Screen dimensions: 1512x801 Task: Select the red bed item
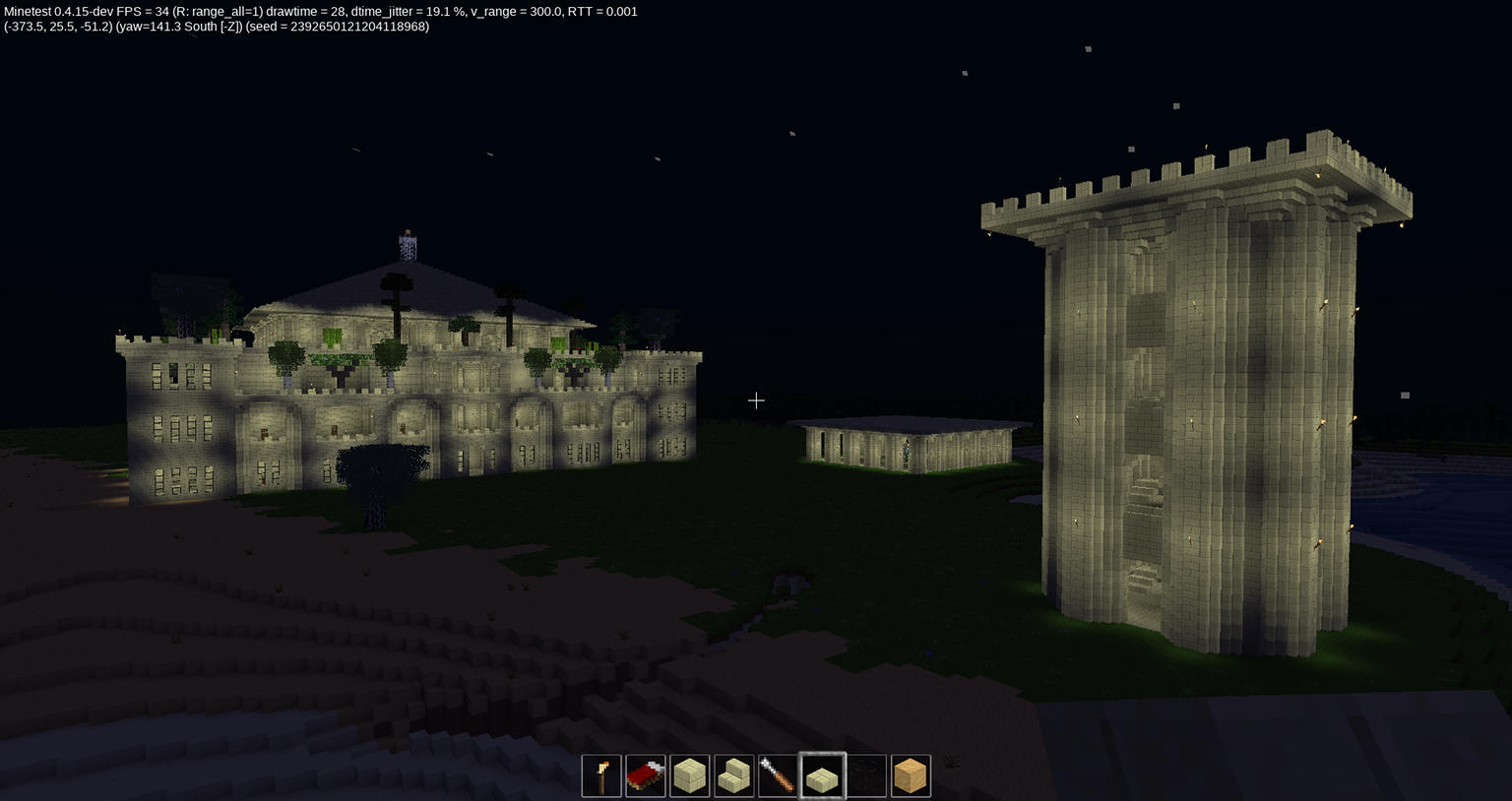tap(646, 775)
